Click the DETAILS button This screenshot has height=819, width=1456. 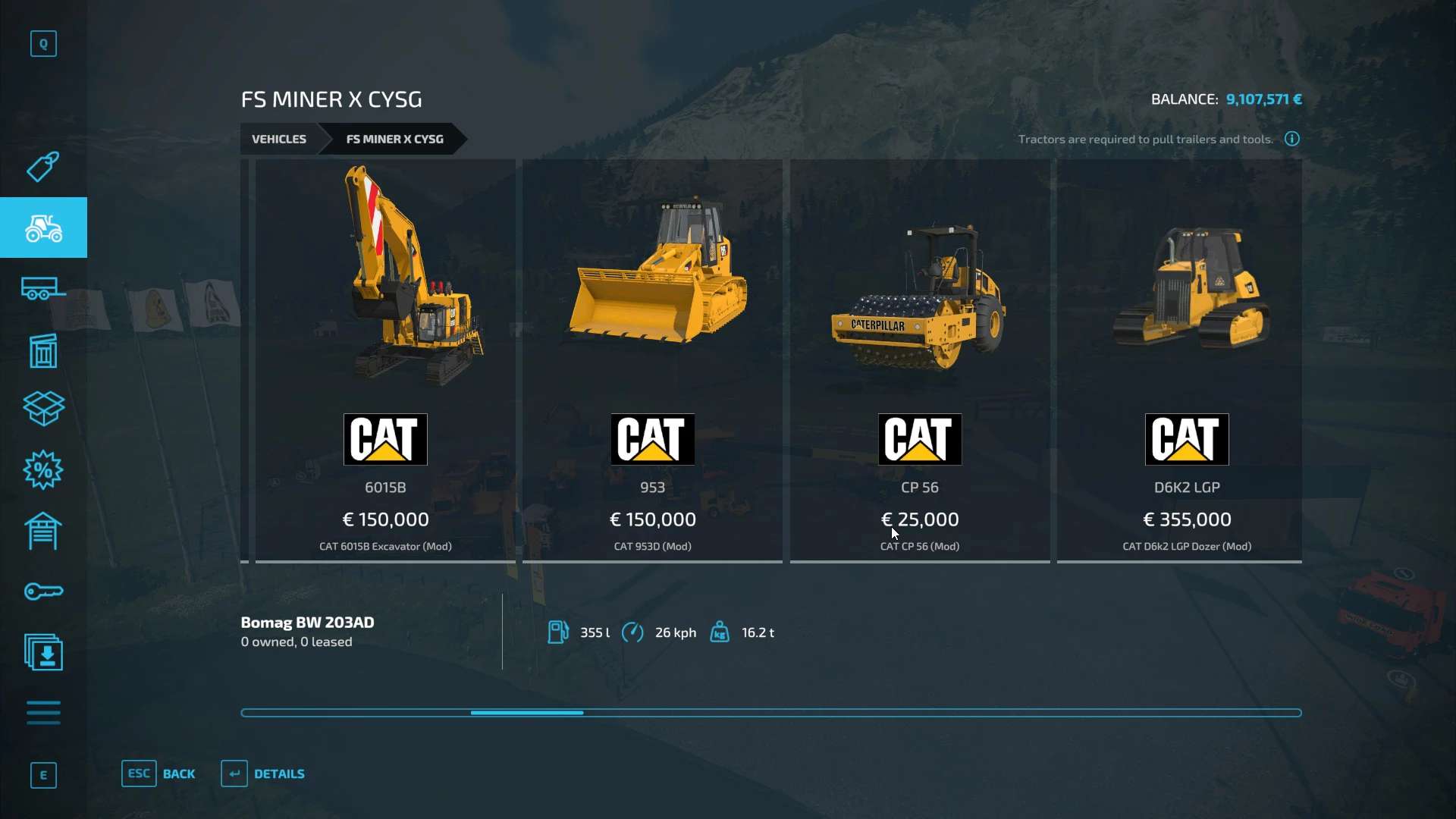coord(262,773)
